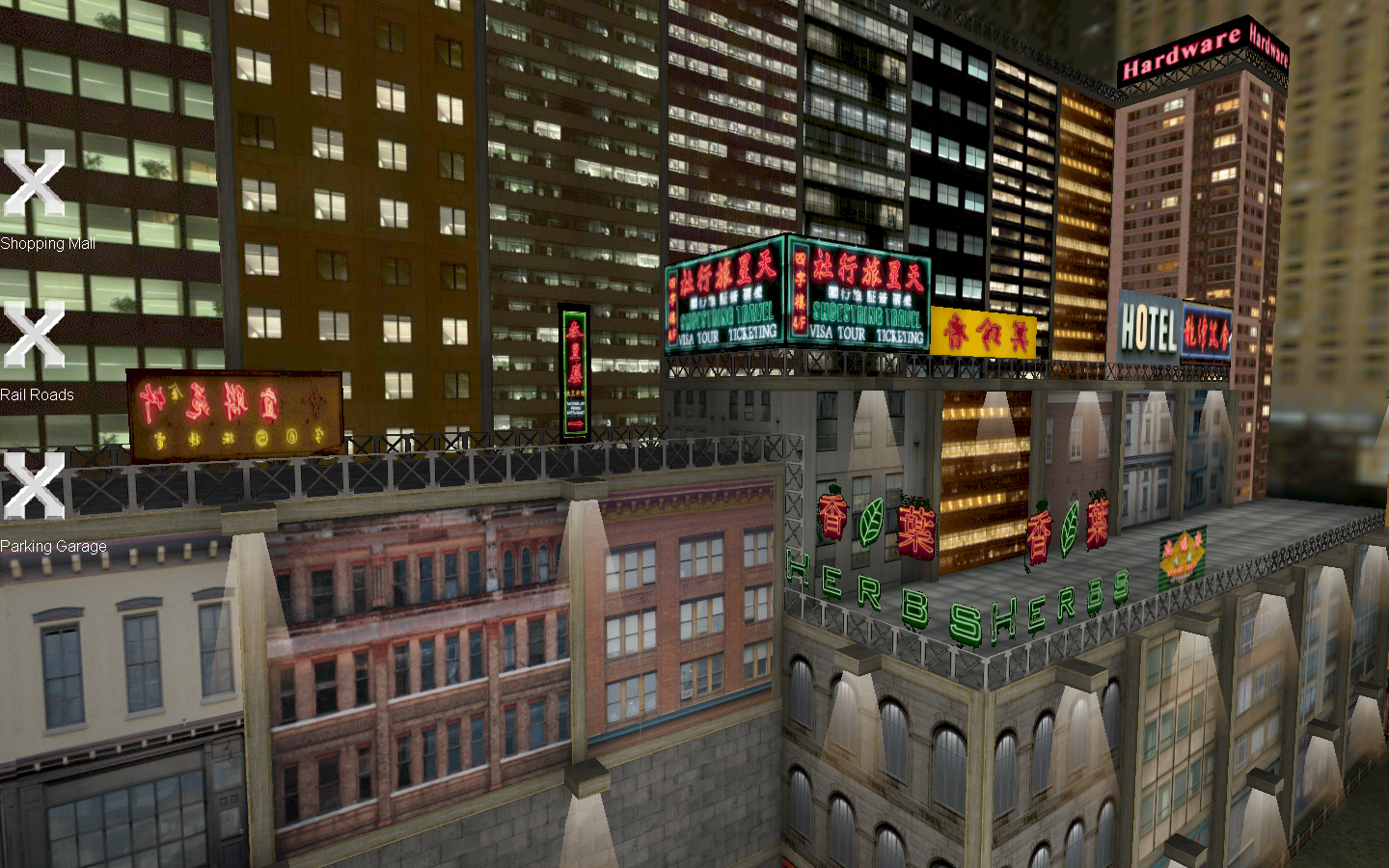Click the X icon above Shopping Mall
Viewport: 1389px width, 868px height.
pyautogui.click(x=34, y=183)
